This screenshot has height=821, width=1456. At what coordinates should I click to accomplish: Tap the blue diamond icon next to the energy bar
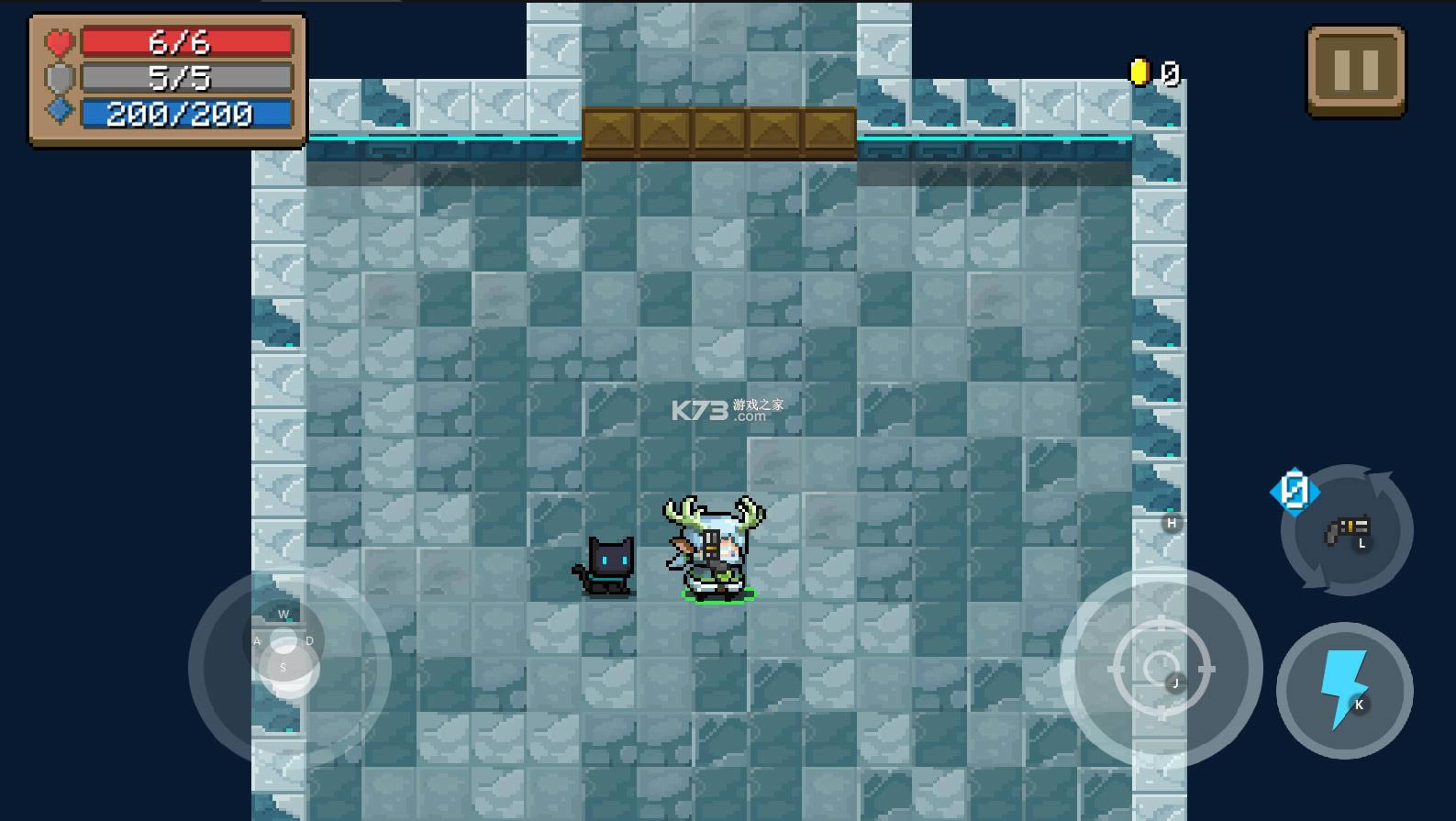pyautogui.click(x=58, y=112)
